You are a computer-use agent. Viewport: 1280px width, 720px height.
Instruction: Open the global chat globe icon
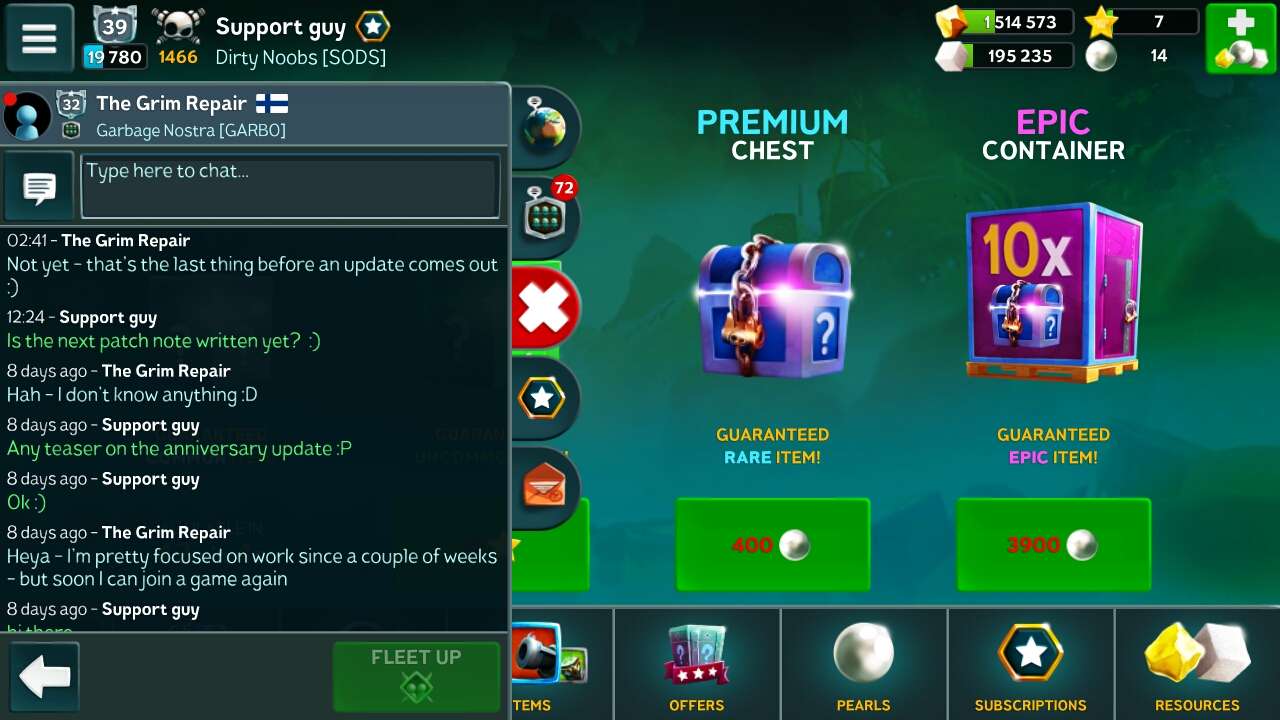543,129
